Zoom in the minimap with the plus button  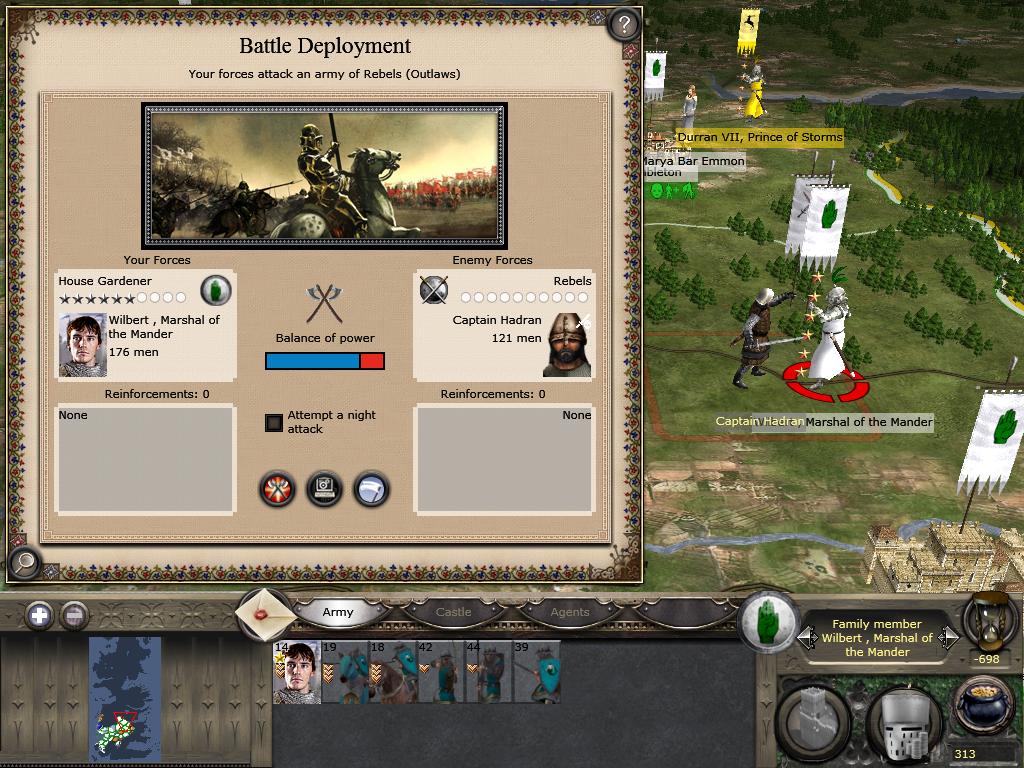[x=39, y=615]
